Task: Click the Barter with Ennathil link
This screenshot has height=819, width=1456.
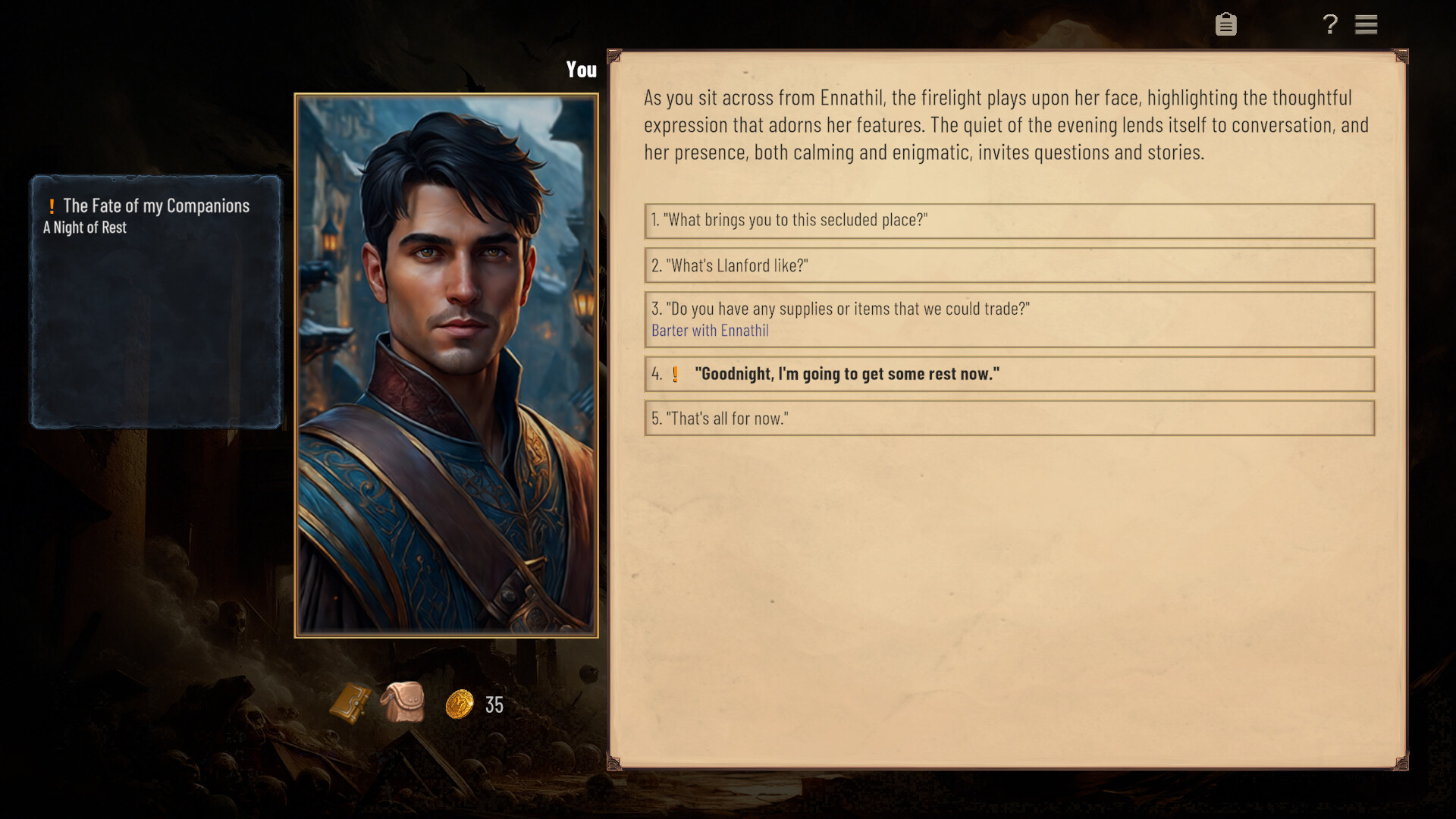Action: (710, 331)
